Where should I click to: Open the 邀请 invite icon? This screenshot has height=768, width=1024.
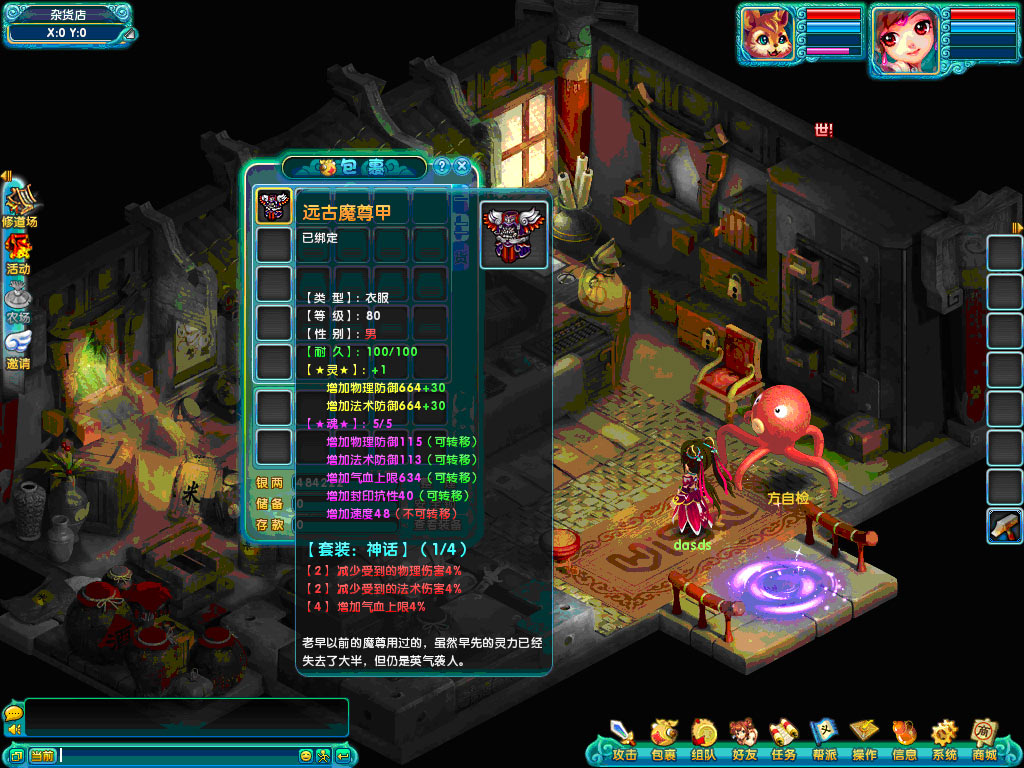click(x=18, y=349)
